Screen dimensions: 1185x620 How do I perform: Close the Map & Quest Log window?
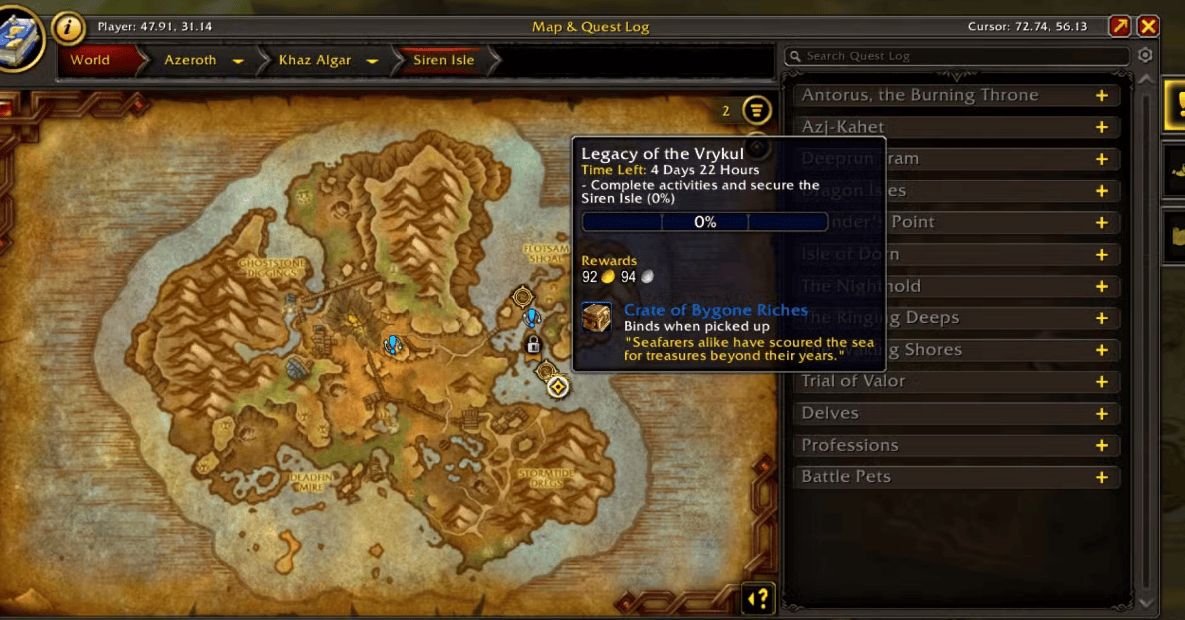(1148, 27)
